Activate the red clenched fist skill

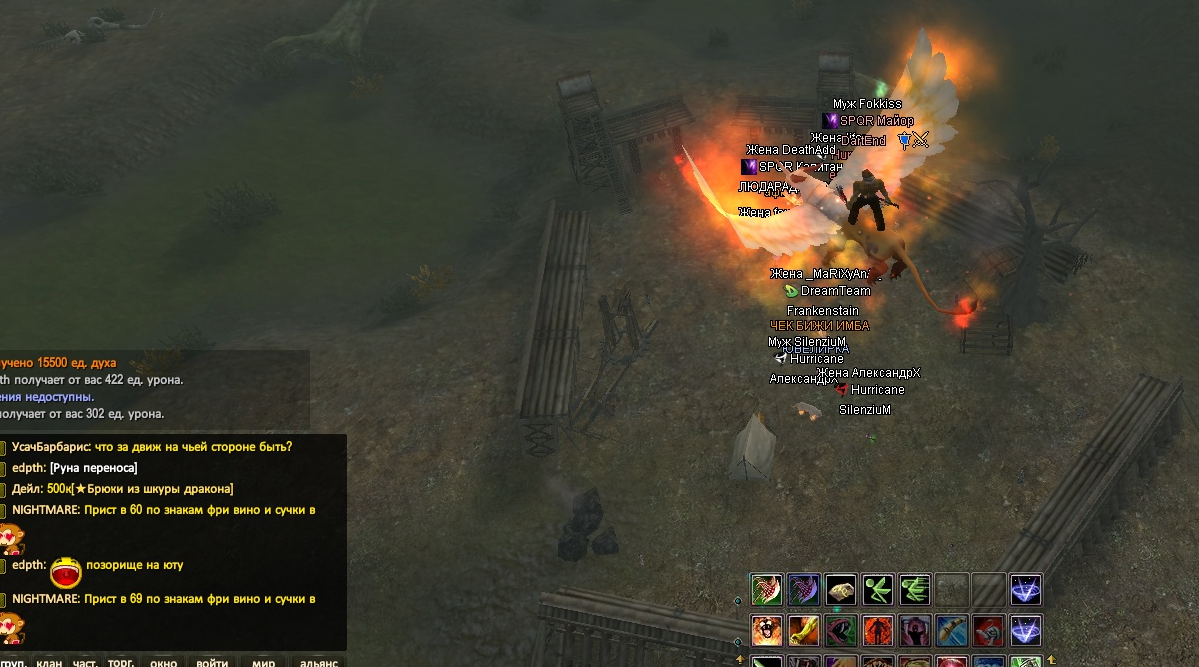click(x=988, y=630)
